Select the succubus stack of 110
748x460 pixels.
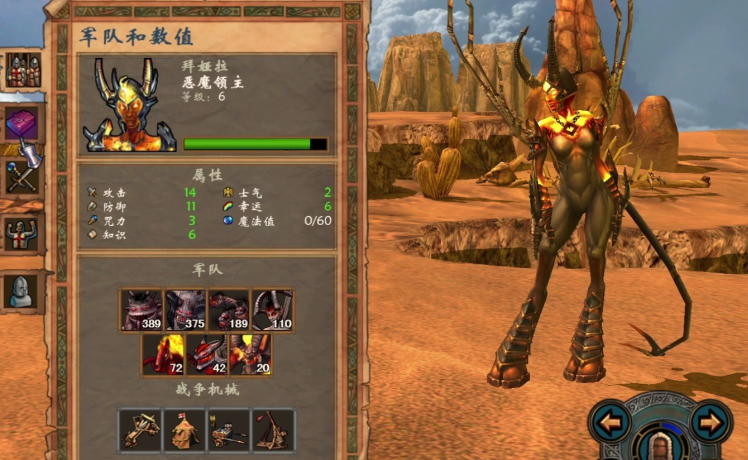coord(272,310)
